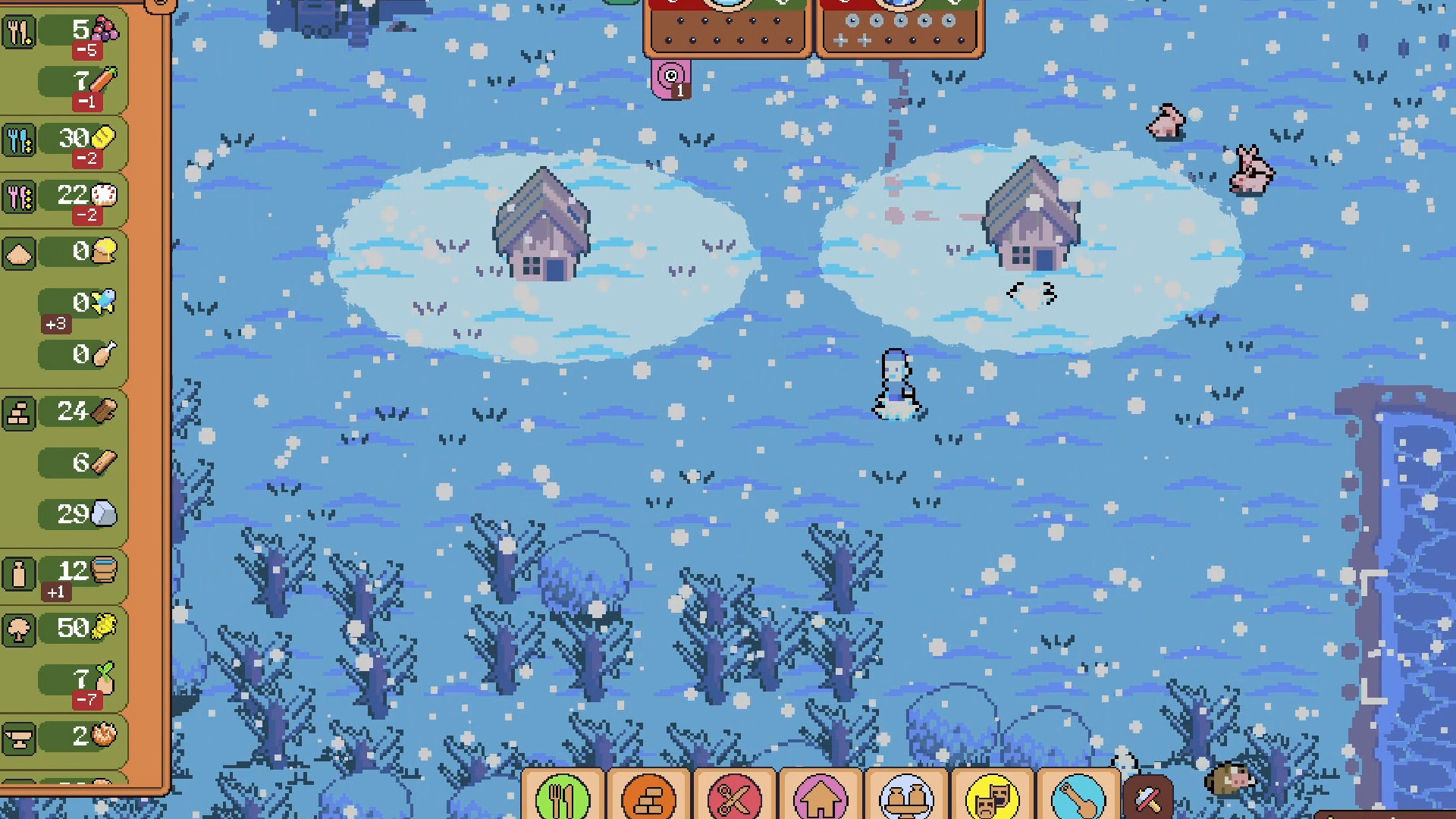Select the scissors crafting category
This screenshot has width=1456, height=819.
pyautogui.click(x=735, y=799)
